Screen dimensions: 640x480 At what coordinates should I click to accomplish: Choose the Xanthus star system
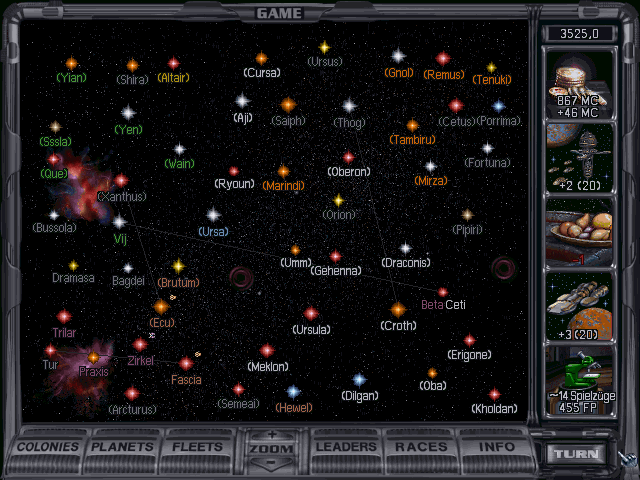[x=122, y=181]
